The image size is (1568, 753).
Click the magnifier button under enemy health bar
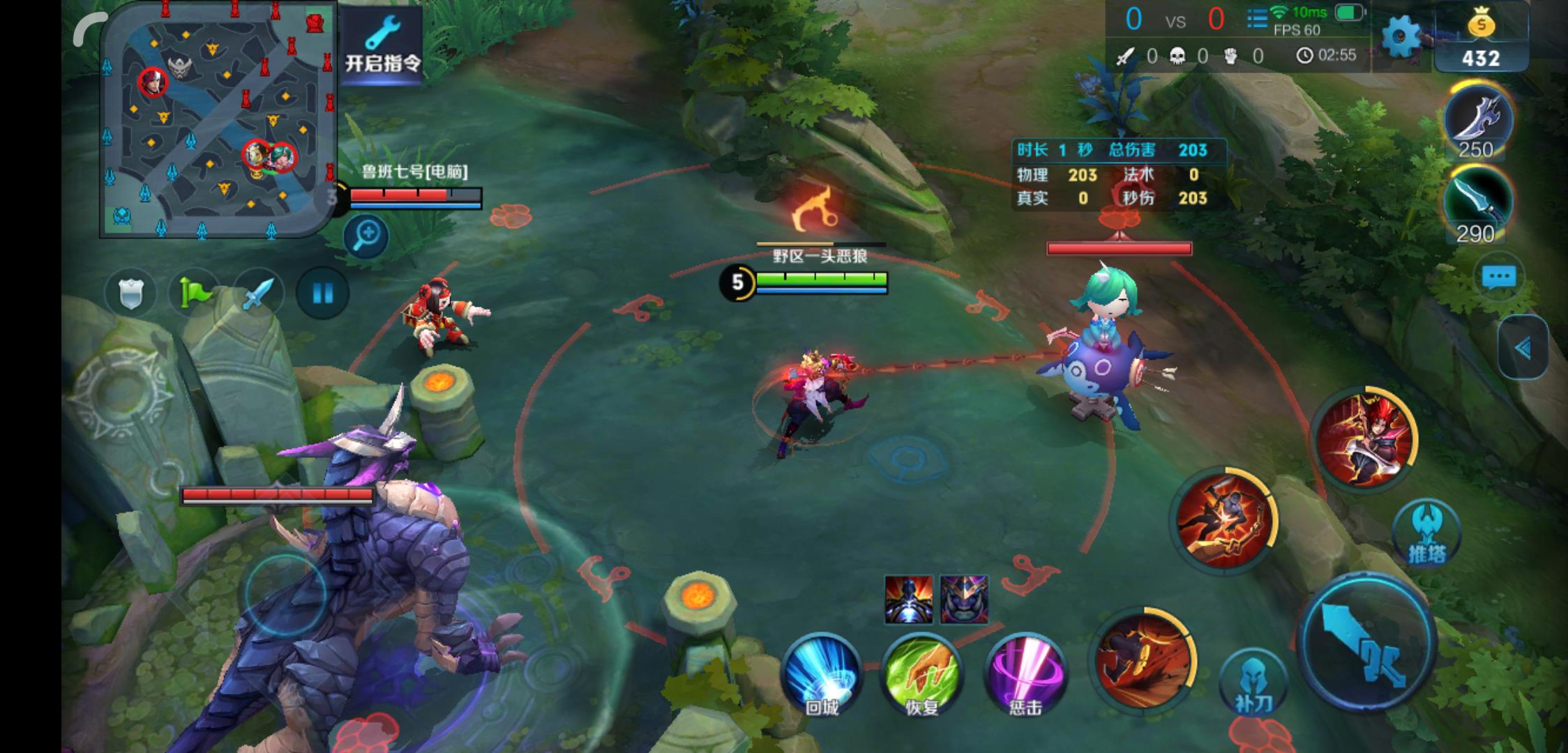366,236
